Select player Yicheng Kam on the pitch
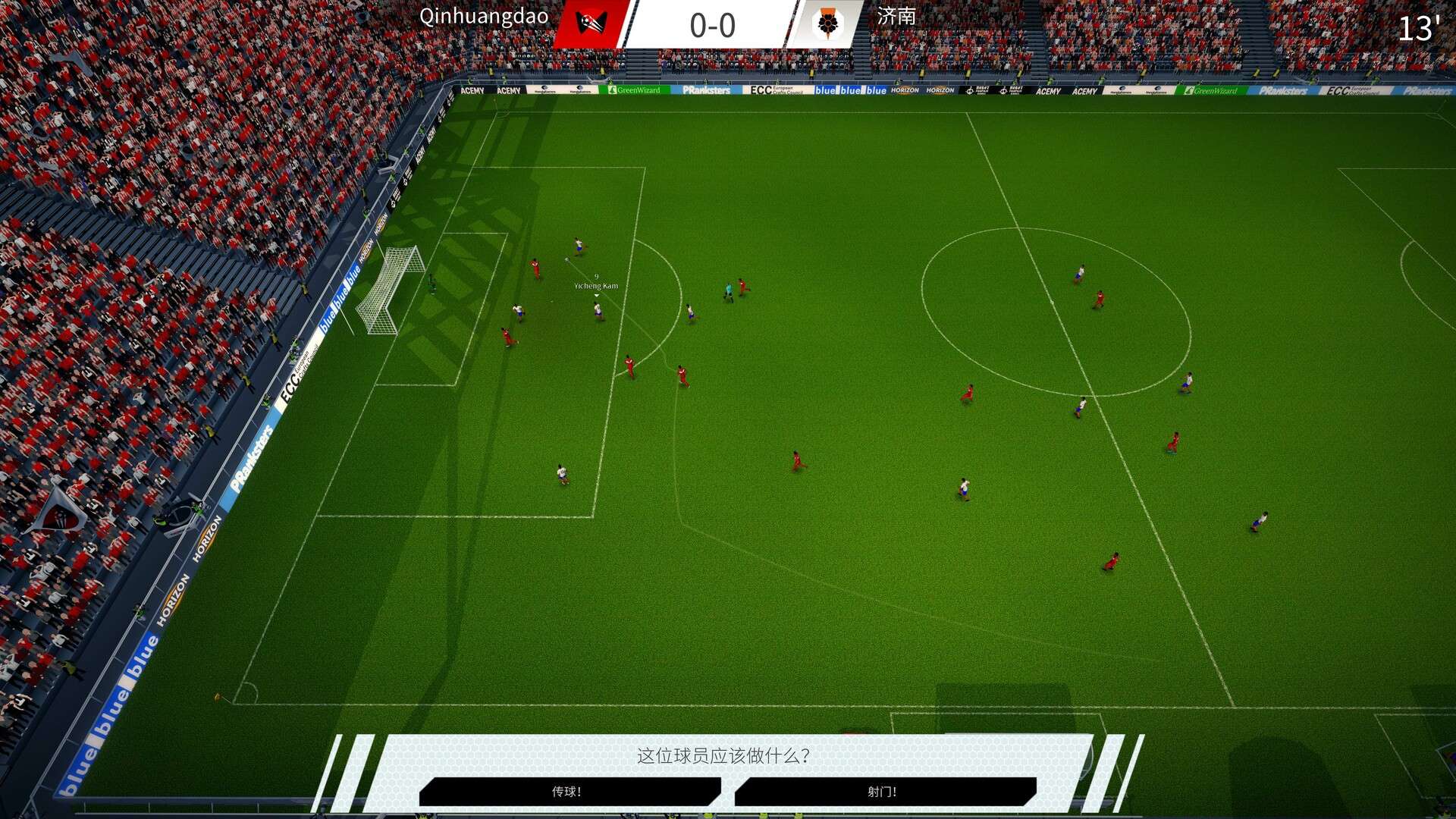The width and height of the screenshot is (1456, 819). [596, 311]
